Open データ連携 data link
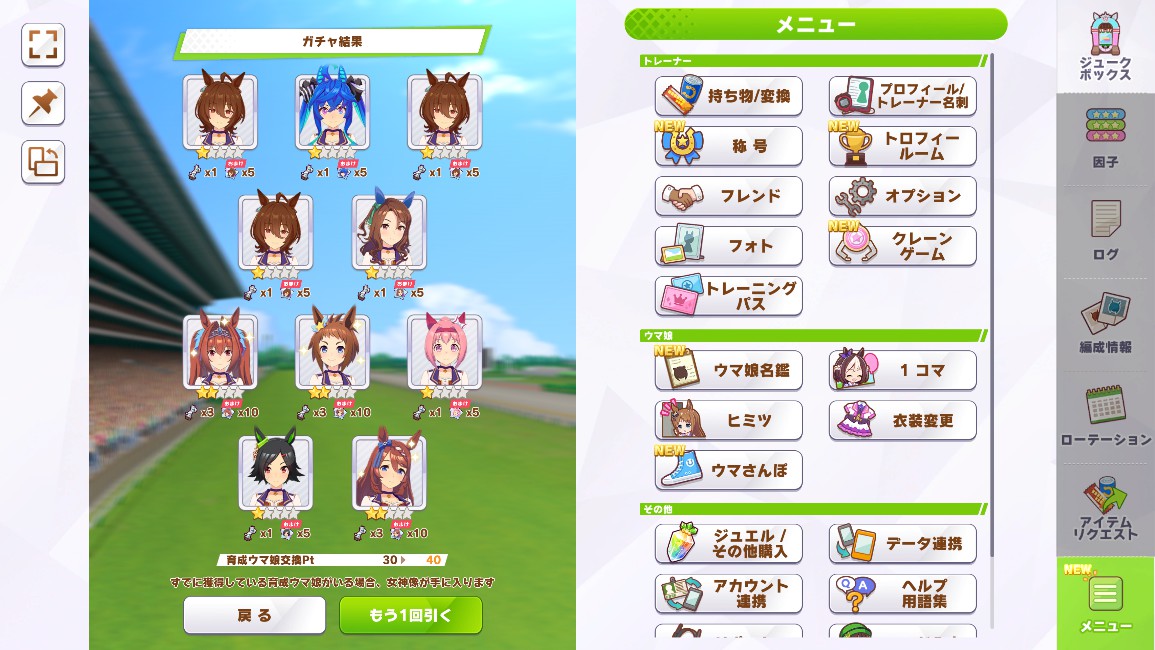The width and height of the screenshot is (1155, 650). pyautogui.click(x=903, y=543)
